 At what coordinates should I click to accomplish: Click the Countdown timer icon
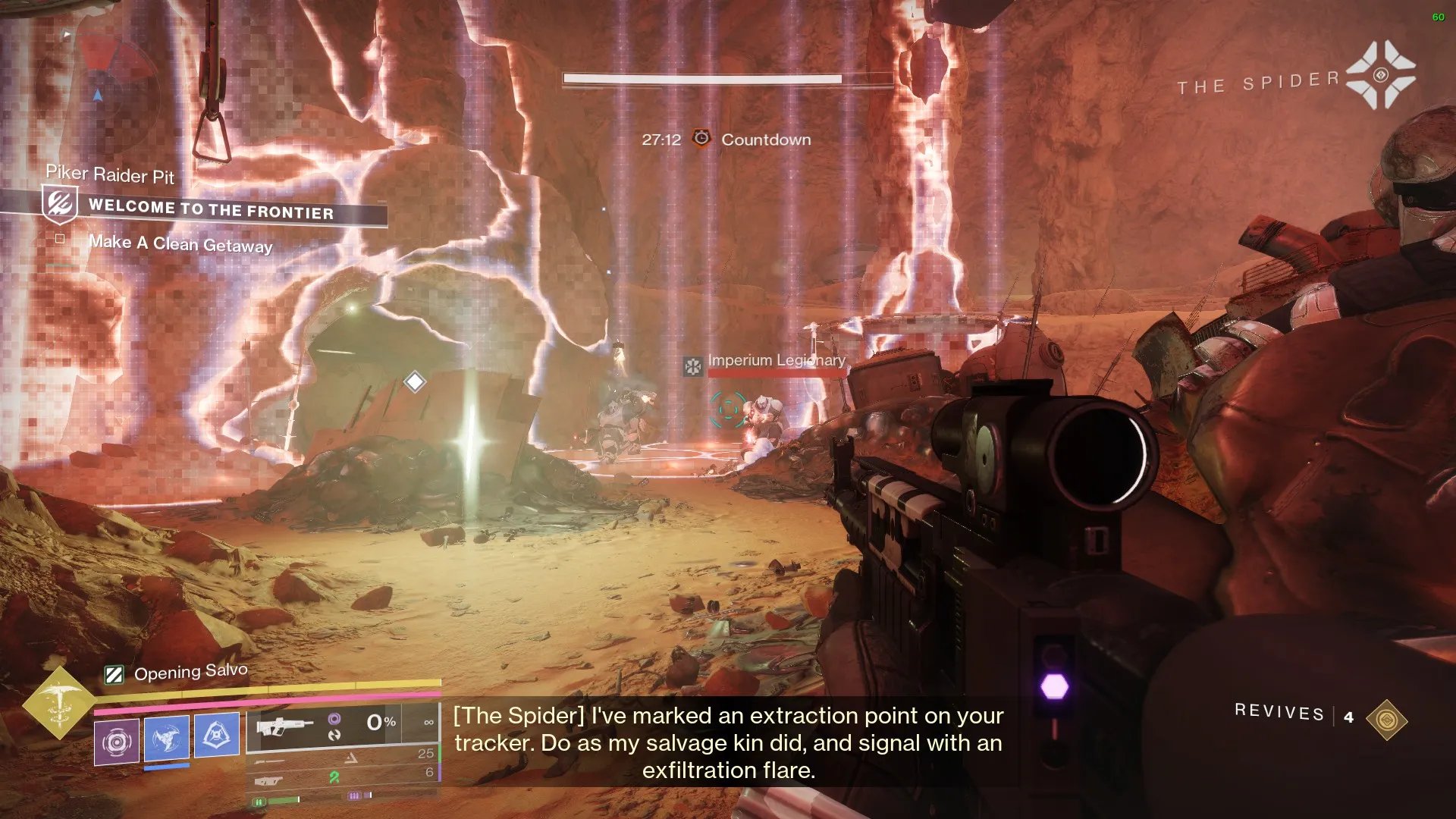pos(701,139)
